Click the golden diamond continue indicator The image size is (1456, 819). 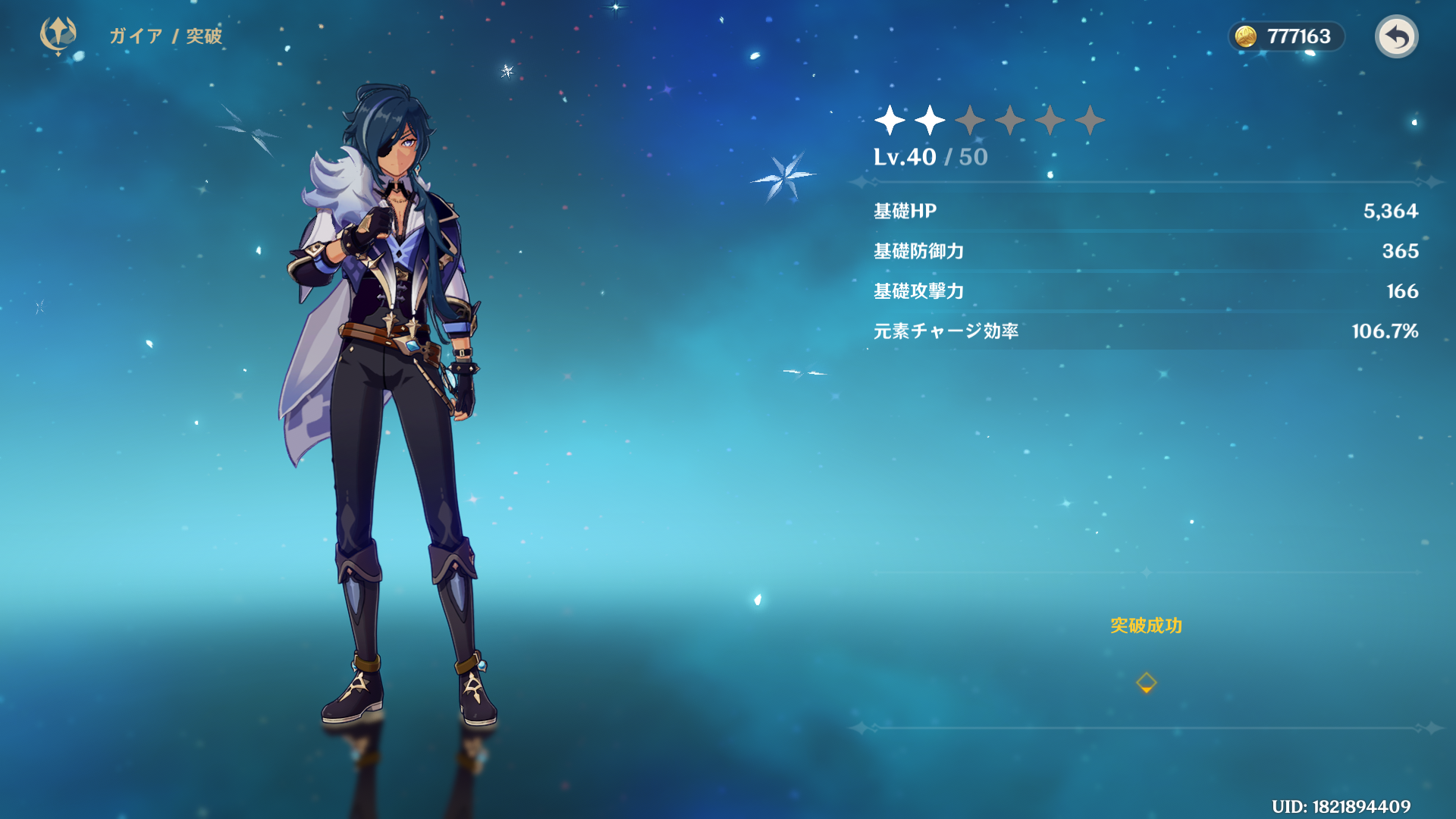[x=1146, y=682]
